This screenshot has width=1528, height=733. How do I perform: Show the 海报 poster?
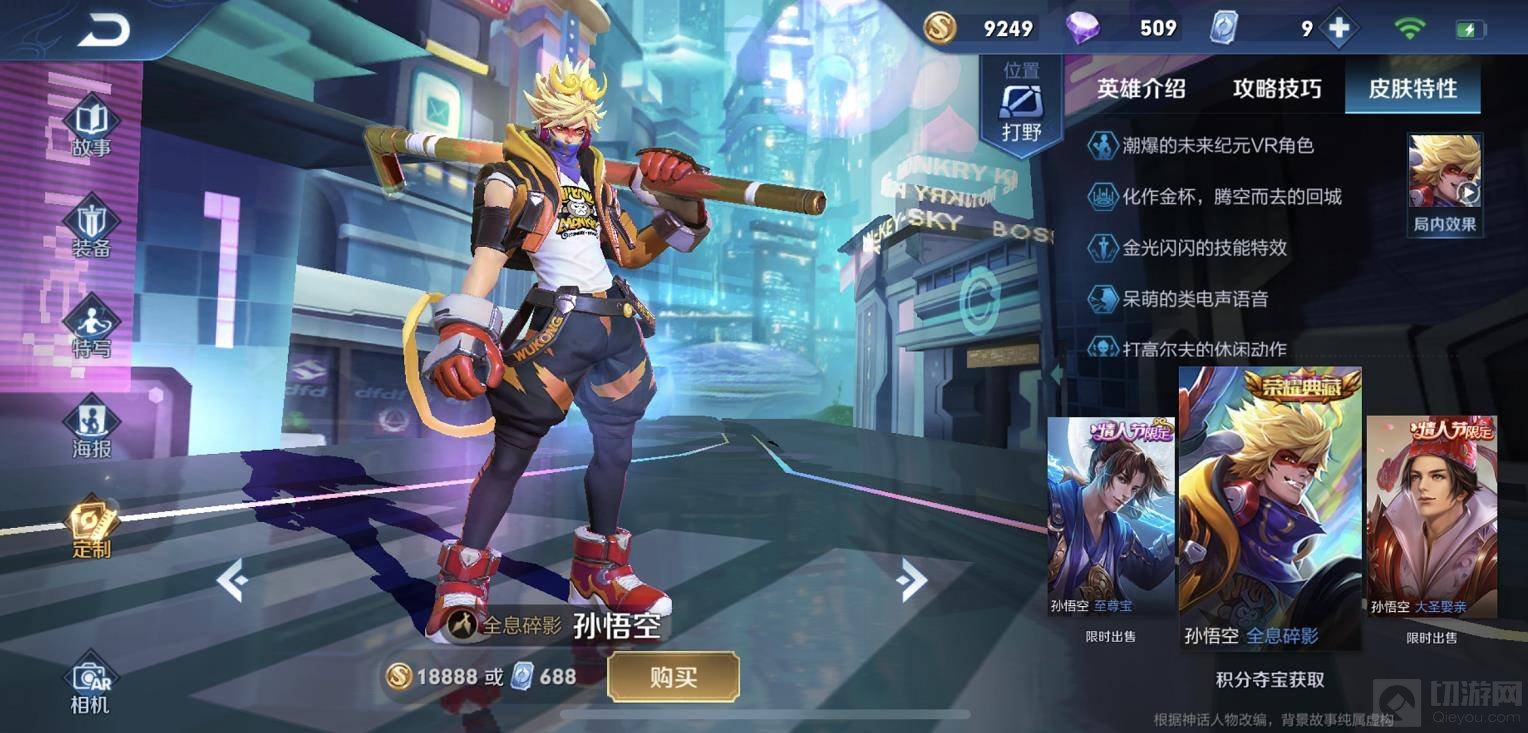(x=91, y=427)
